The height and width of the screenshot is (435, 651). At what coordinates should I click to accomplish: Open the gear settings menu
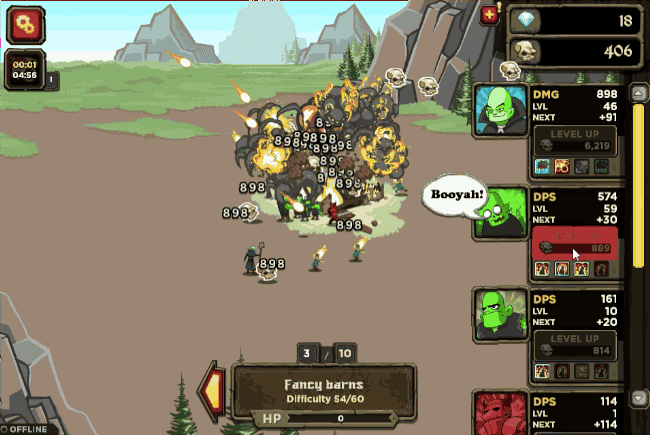pos(25,24)
